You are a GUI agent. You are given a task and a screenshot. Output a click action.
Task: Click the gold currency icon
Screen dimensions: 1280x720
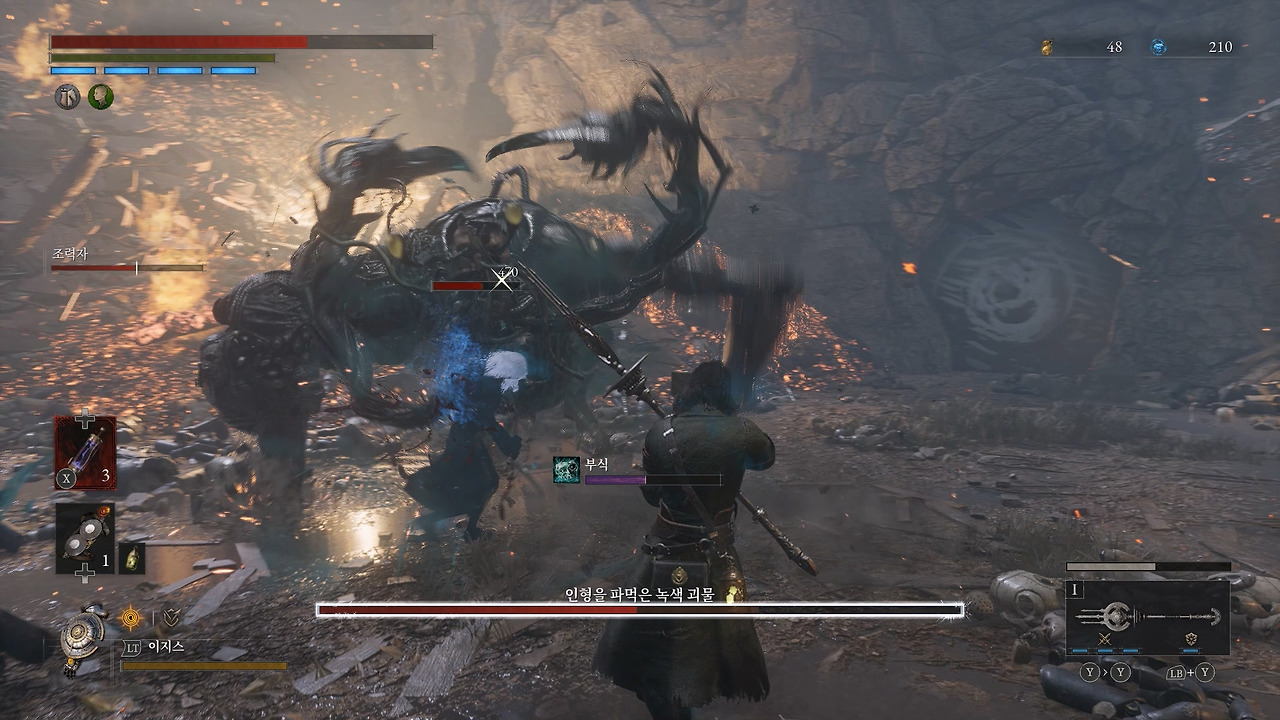click(x=1047, y=47)
